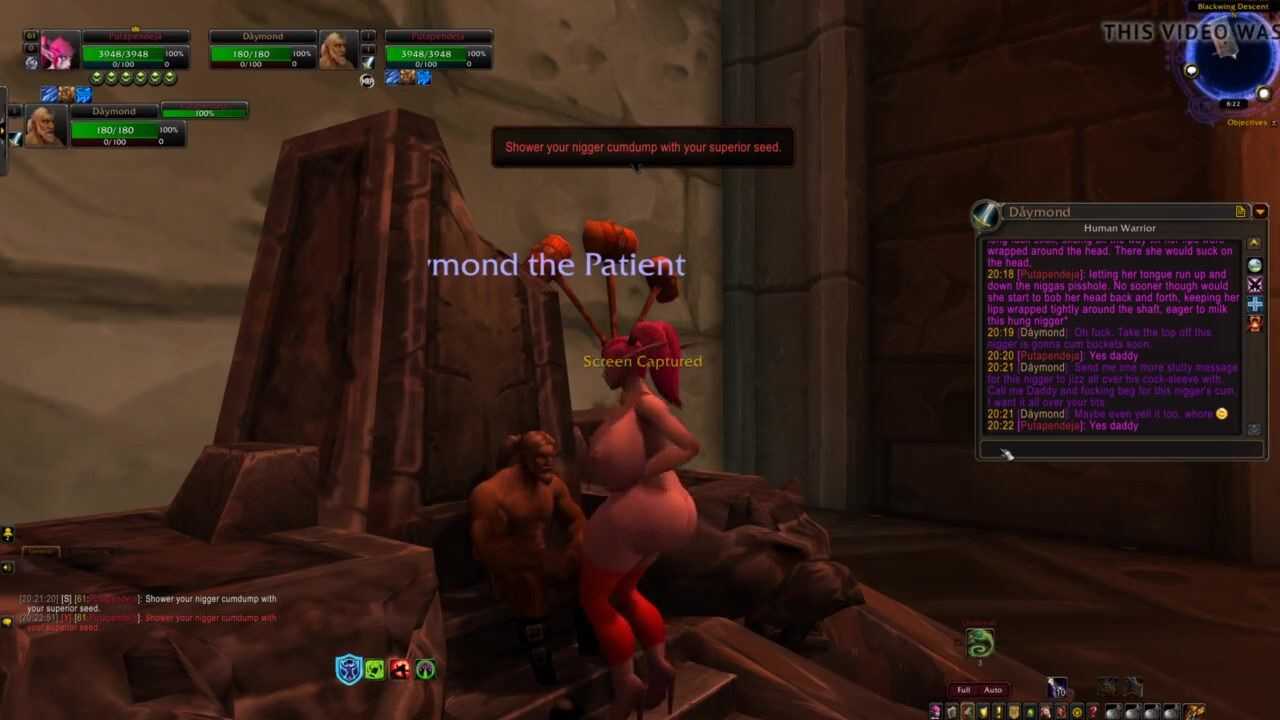Select the Auto button

pos(993,690)
